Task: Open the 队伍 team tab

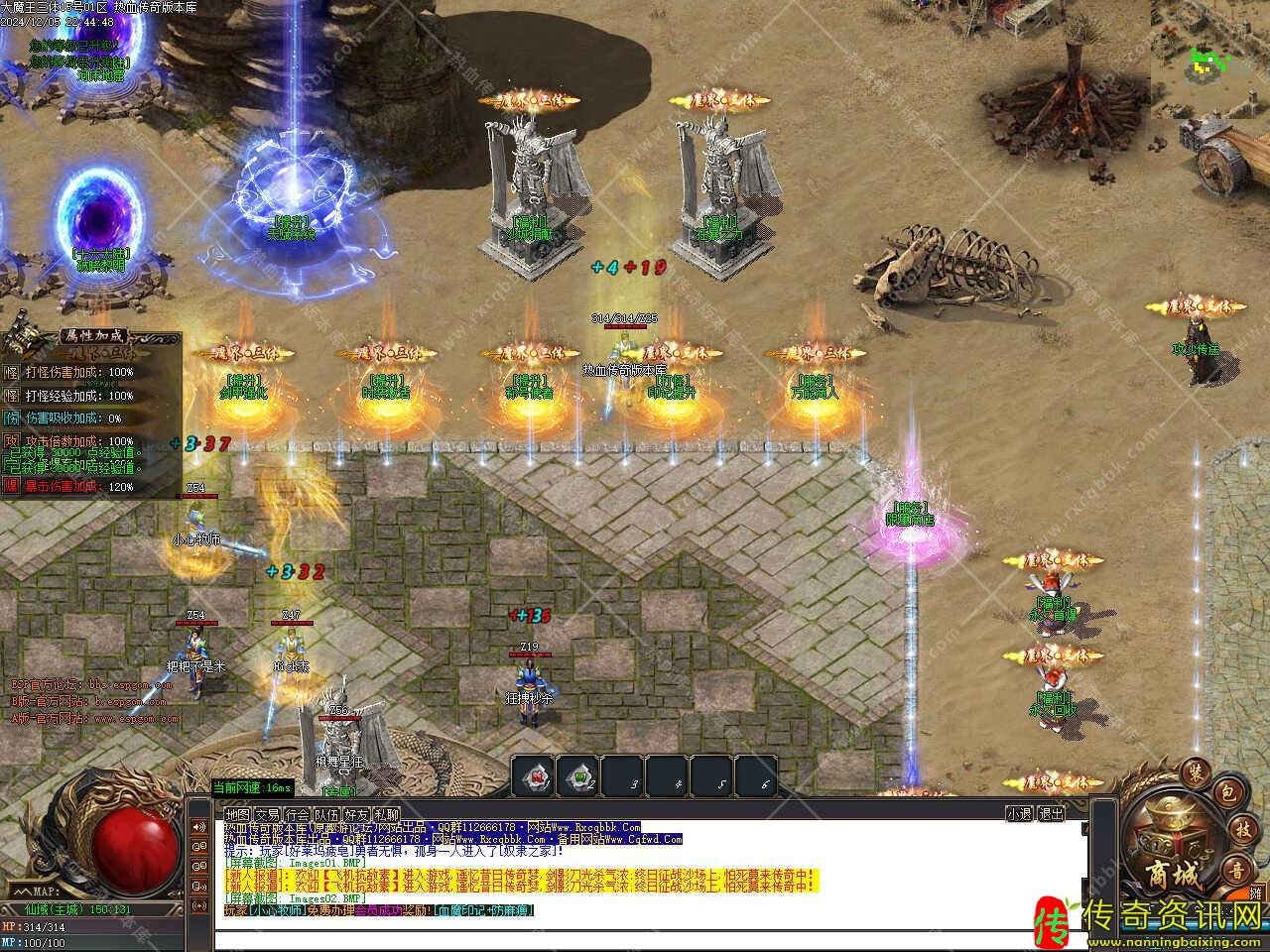Action: click(327, 814)
